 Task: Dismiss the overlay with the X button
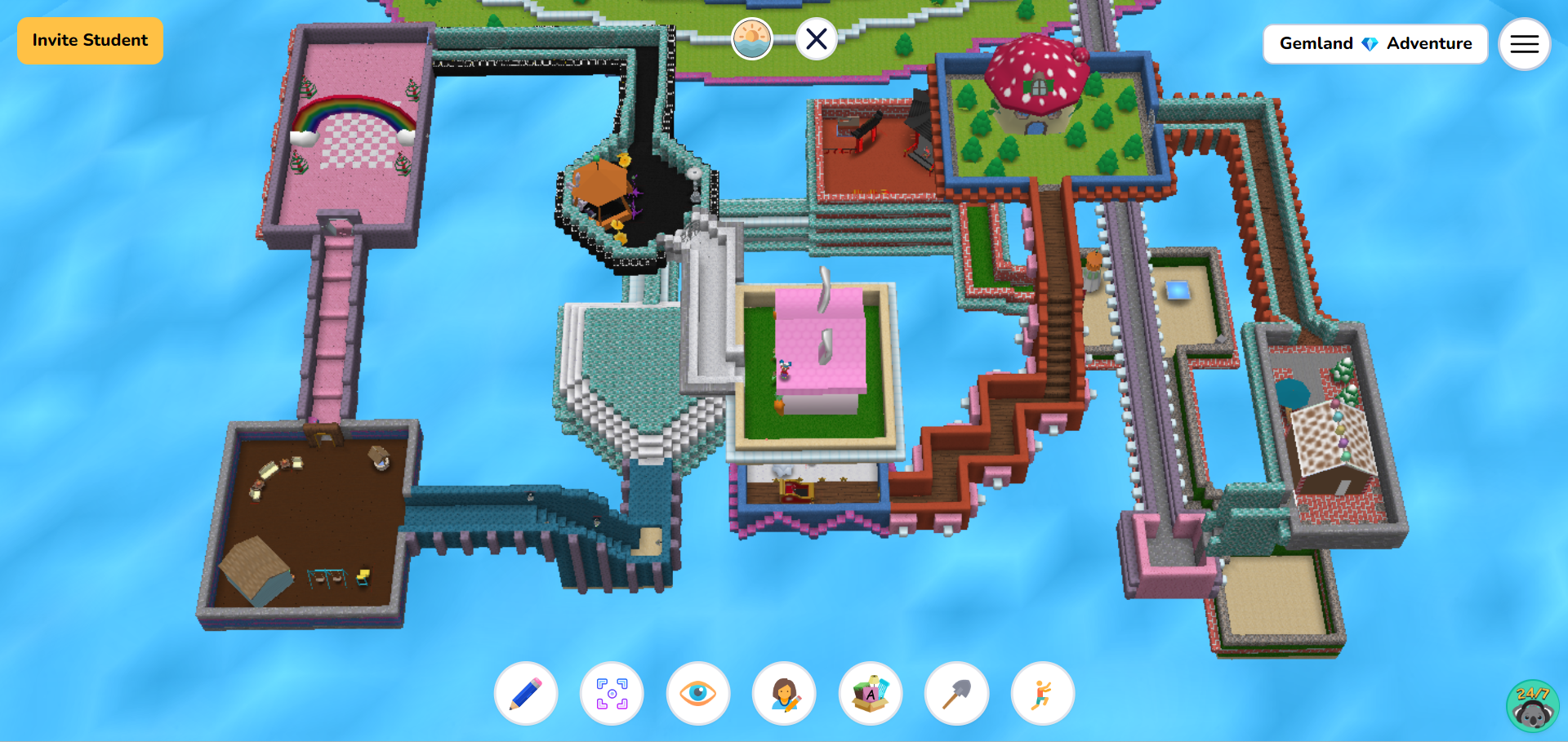(816, 38)
